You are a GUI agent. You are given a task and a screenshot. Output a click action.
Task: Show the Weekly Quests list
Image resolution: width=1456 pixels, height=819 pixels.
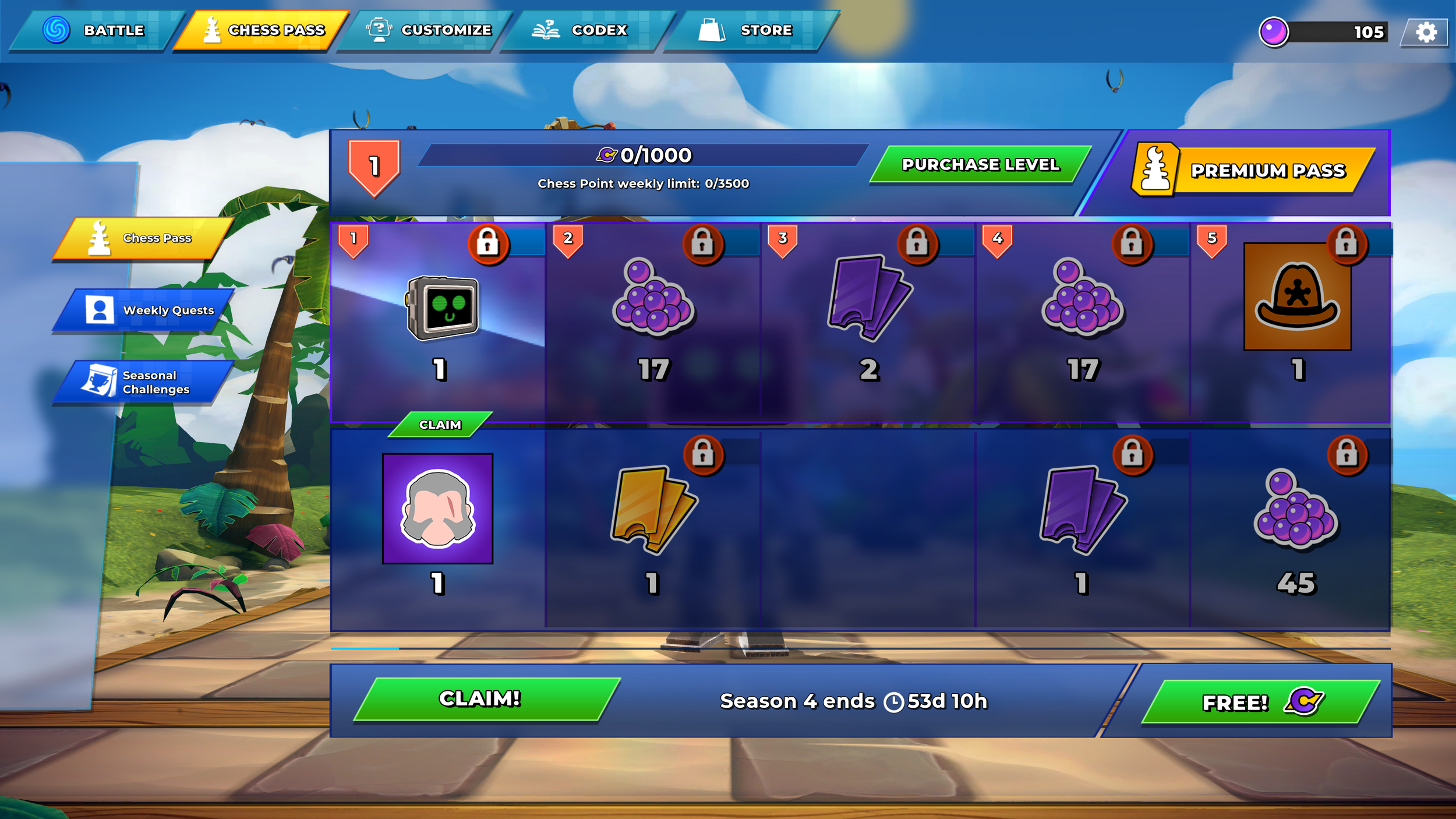(146, 310)
